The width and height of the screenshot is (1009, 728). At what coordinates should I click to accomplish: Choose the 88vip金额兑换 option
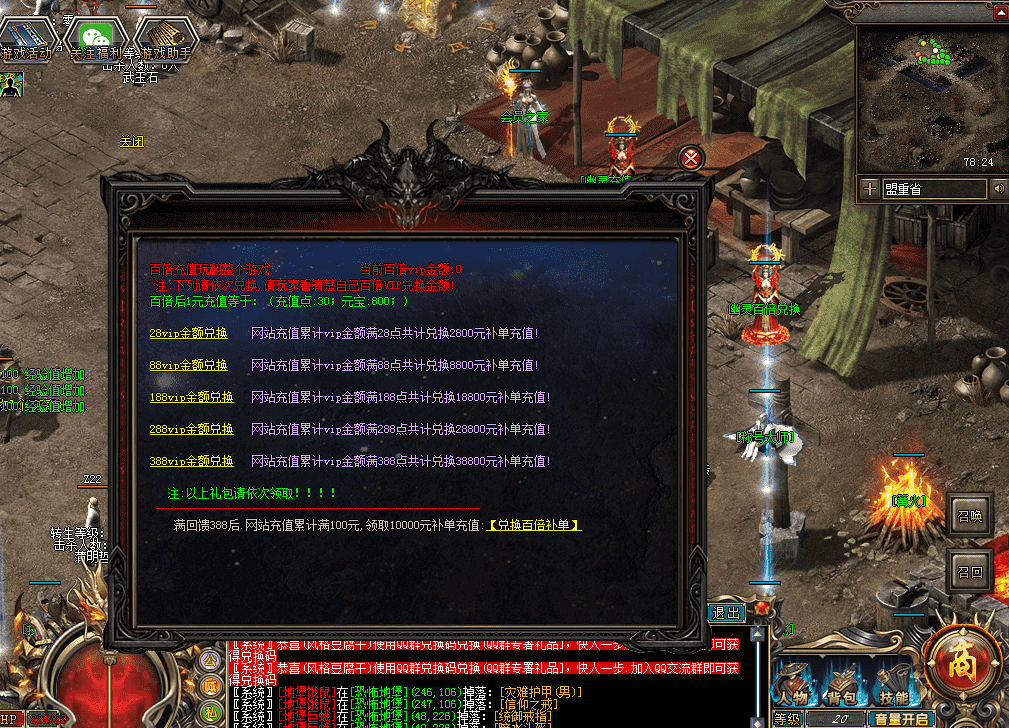[x=189, y=365]
